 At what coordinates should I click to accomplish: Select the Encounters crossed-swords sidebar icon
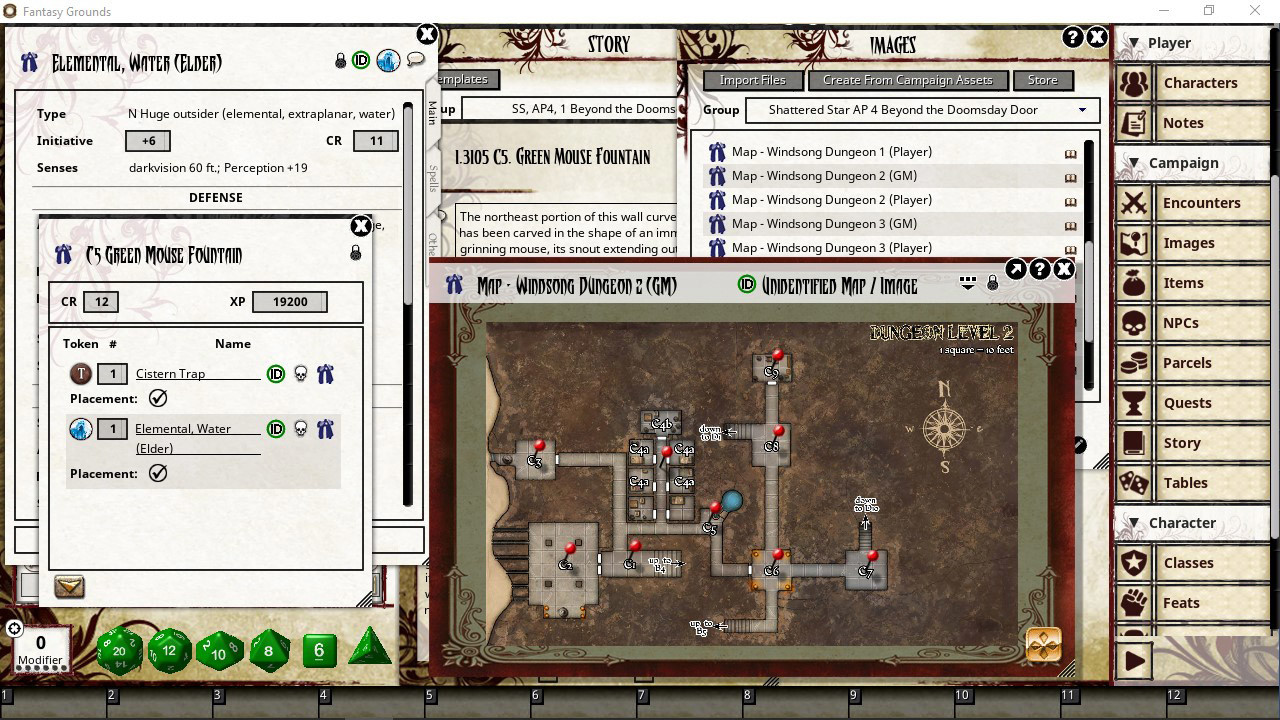(1135, 203)
